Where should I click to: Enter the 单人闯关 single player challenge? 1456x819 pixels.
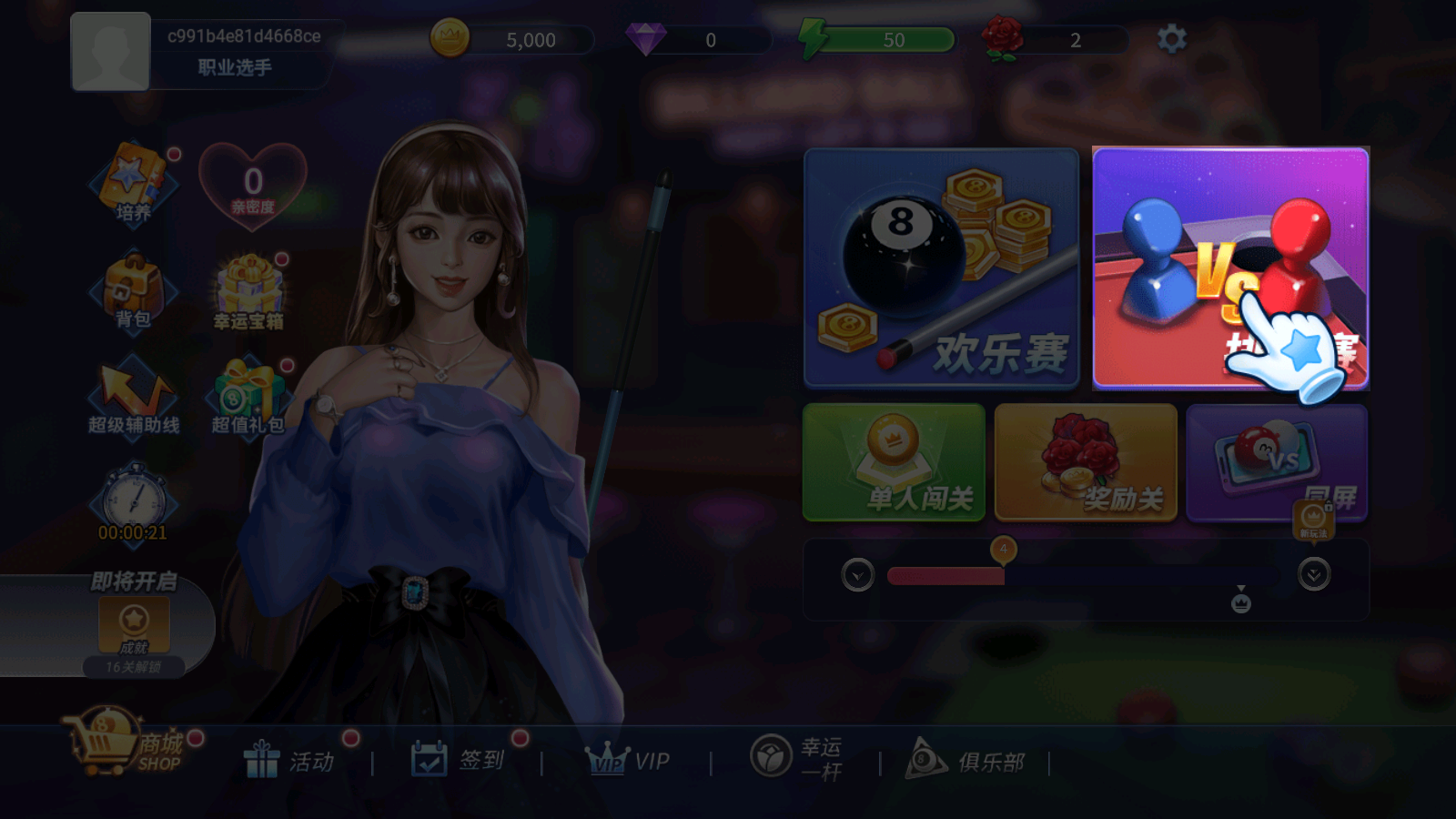895,463
